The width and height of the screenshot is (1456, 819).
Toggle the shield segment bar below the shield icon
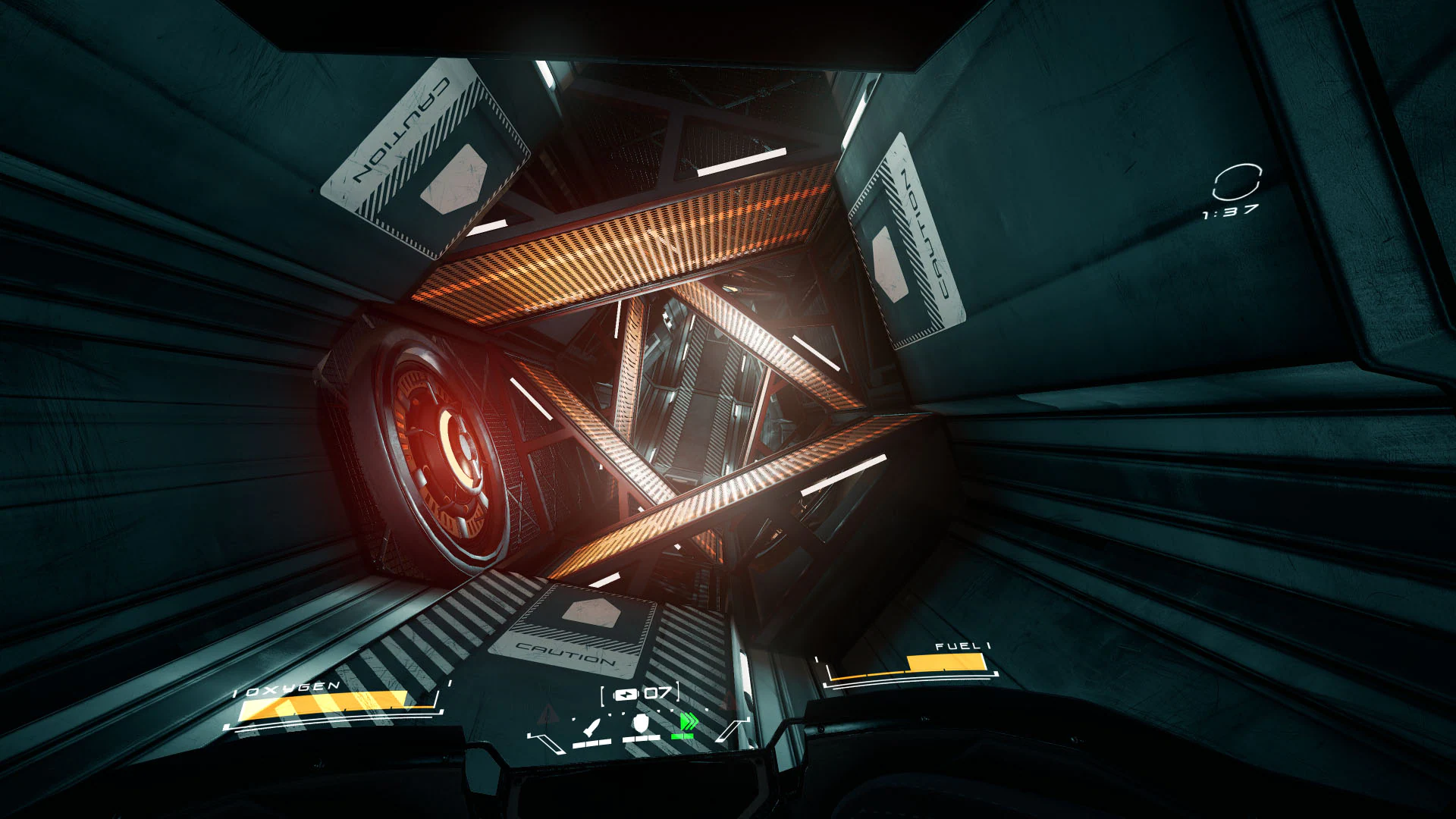tap(641, 739)
